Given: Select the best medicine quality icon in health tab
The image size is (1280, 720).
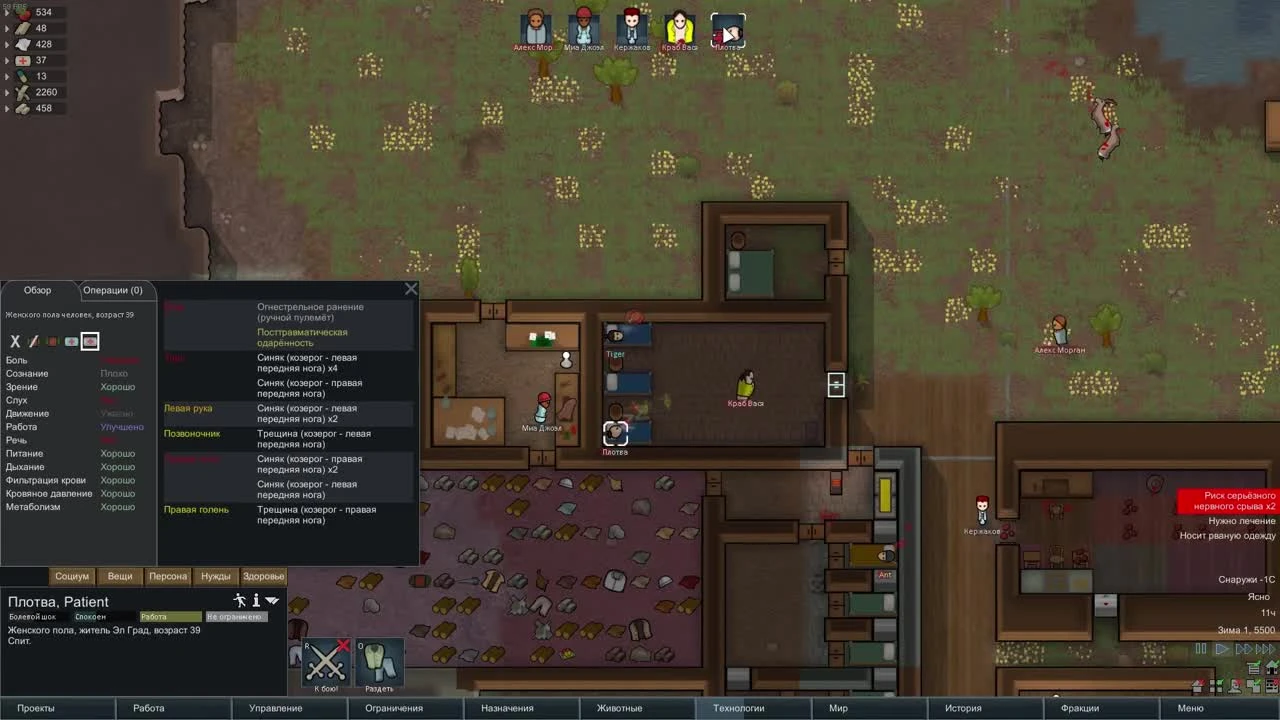Looking at the screenshot, I should pos(89,342).
